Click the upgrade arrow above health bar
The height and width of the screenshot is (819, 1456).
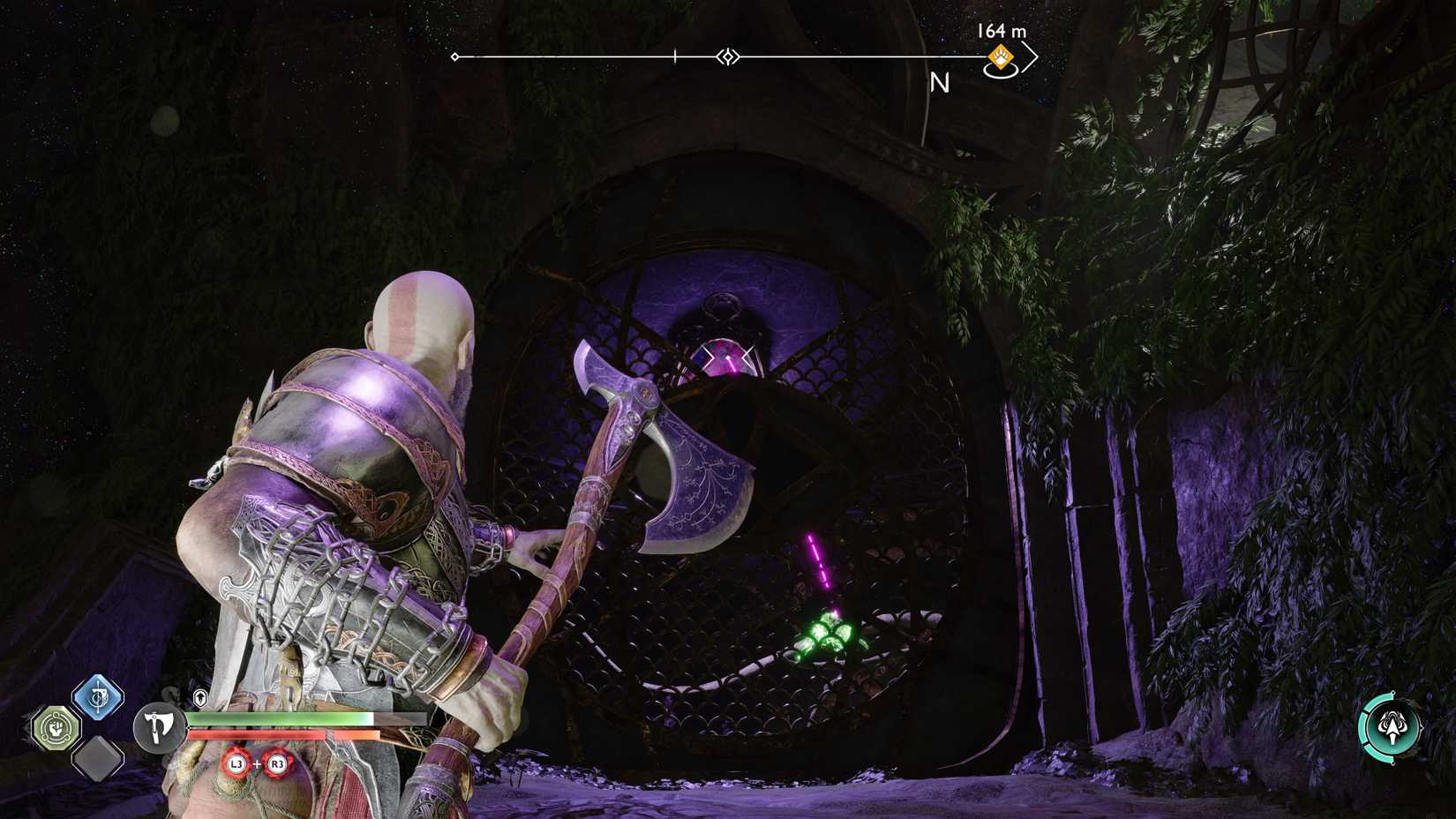(199, 696)
